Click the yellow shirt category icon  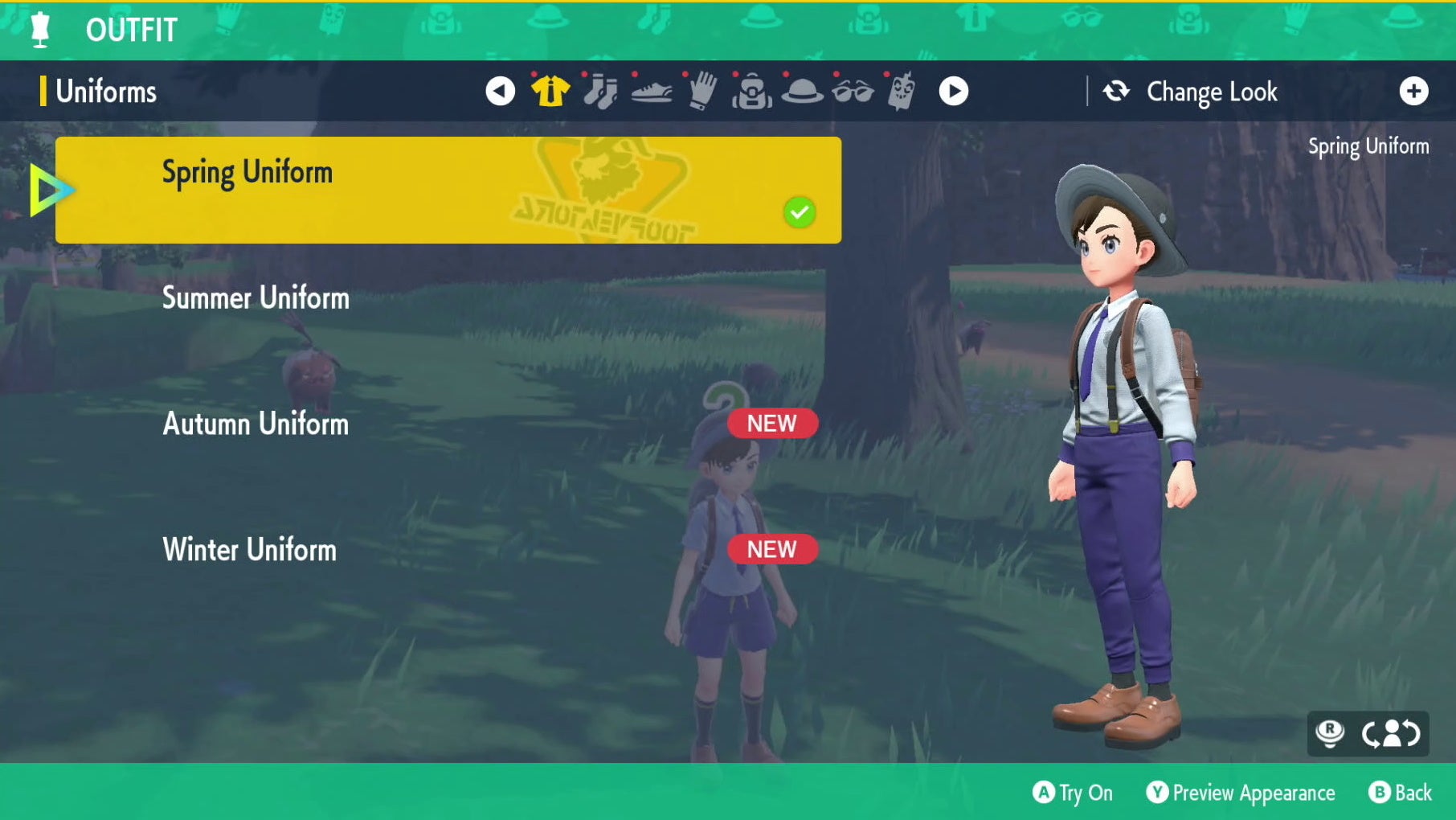coord(550,91)
